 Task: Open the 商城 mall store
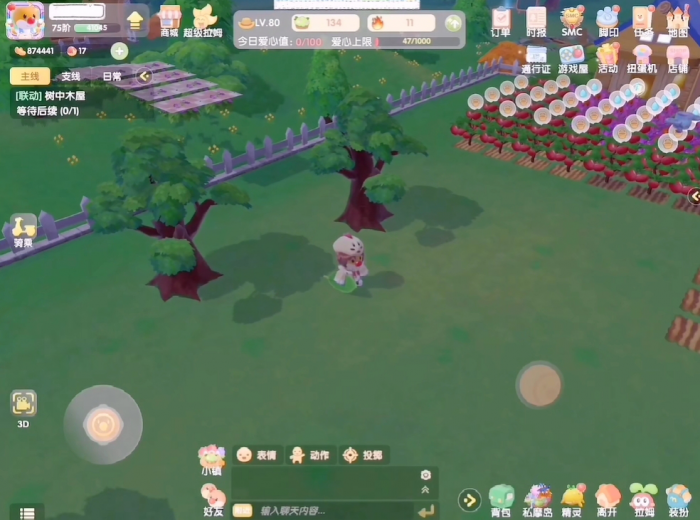169,20
